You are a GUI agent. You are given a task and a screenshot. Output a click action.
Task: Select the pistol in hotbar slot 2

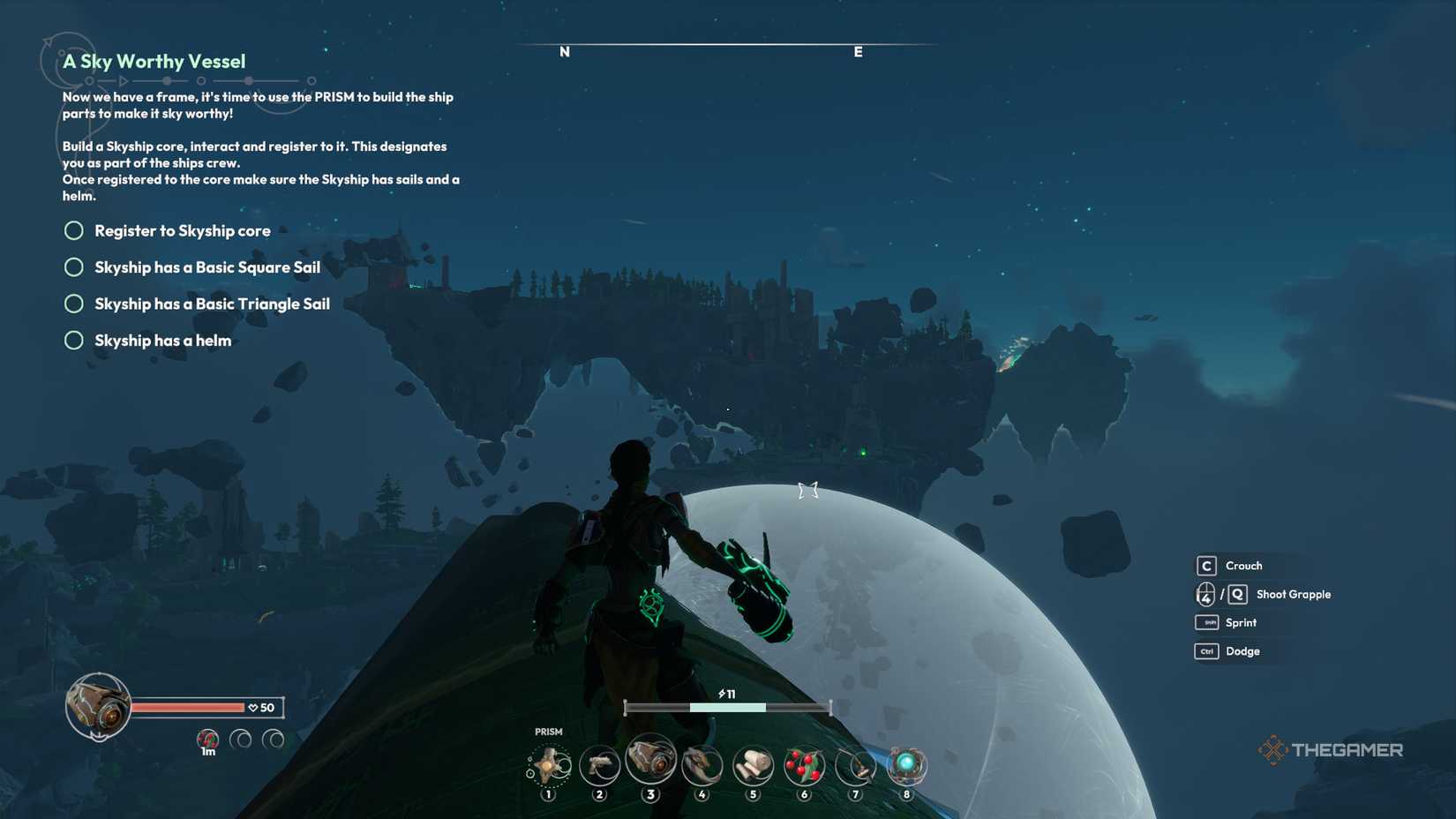pos(599,766)
